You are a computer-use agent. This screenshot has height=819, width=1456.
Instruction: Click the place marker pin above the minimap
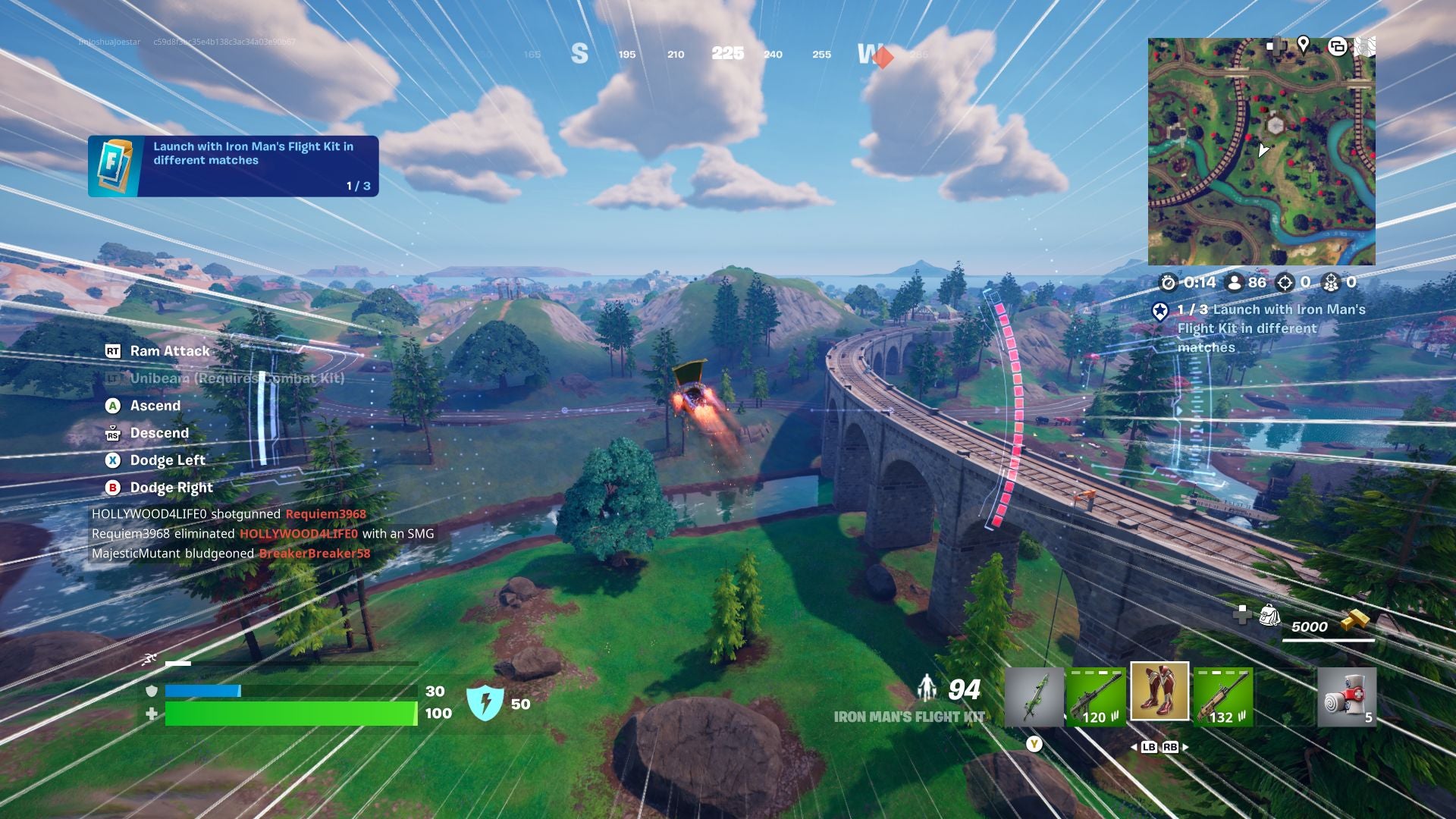coord(1303,45)
